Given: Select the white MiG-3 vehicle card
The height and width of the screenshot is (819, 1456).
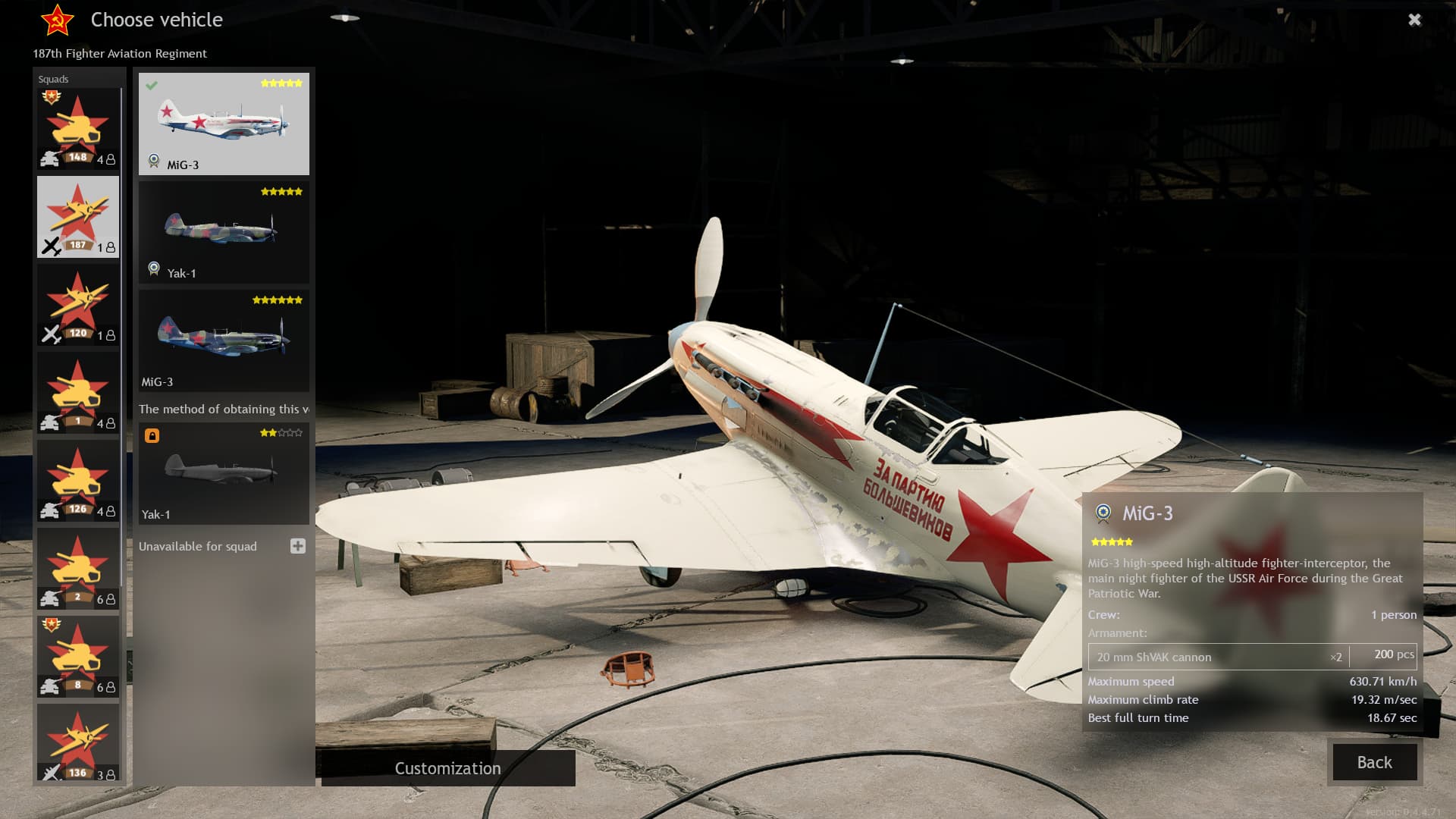Looking at the screenshot, I should 224,124.
